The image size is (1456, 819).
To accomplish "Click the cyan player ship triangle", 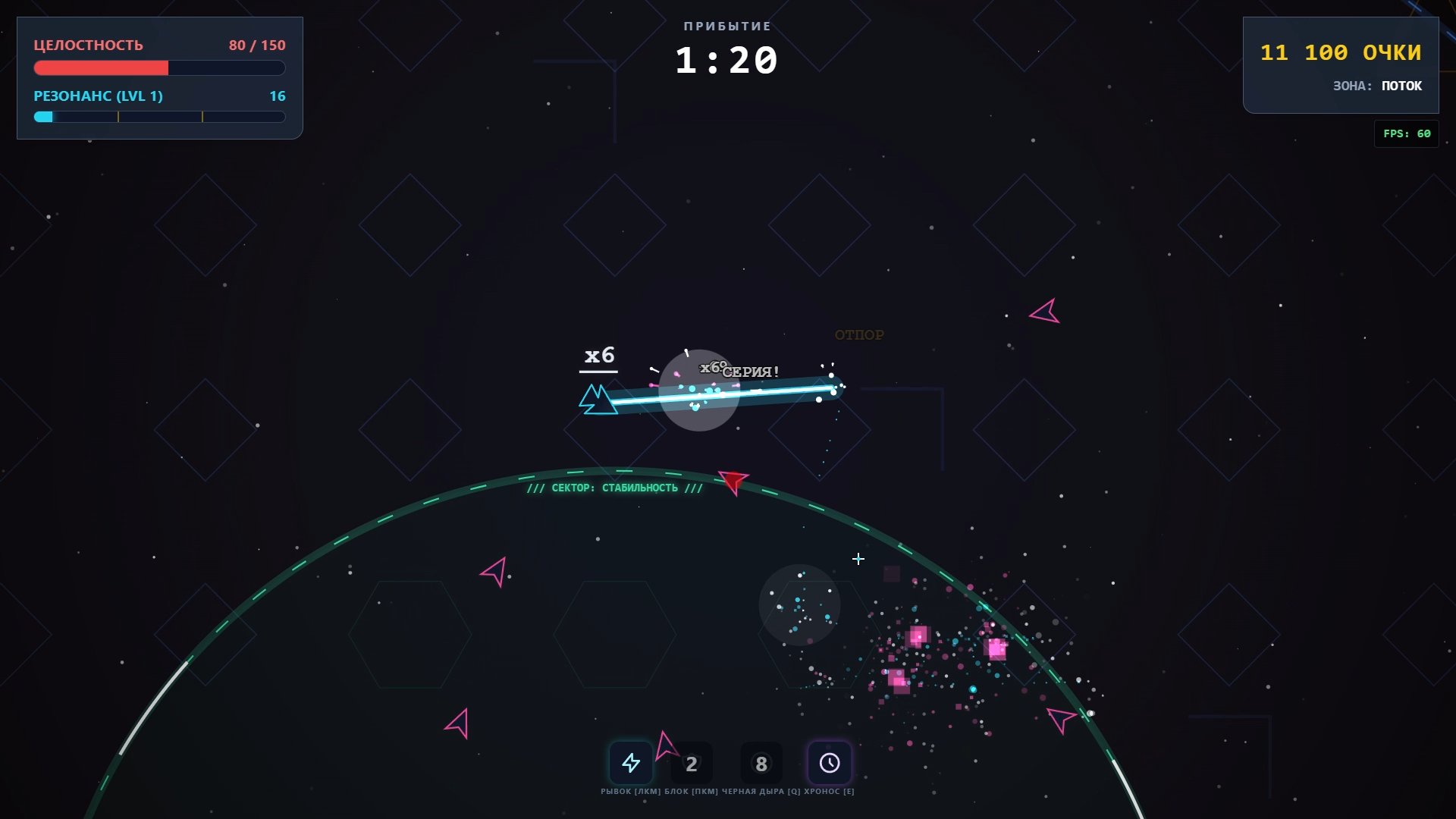I will [598, 398].
